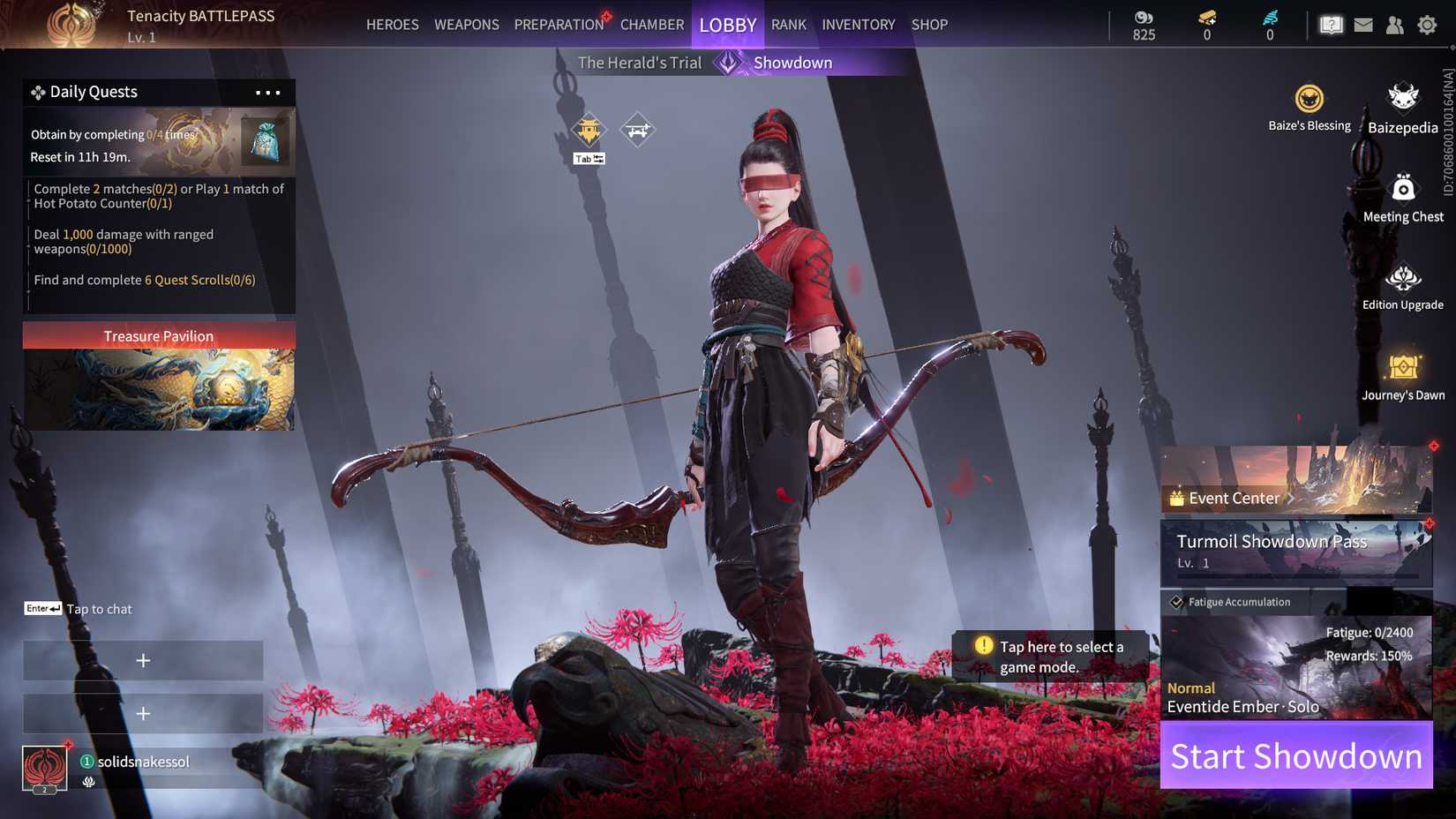Viewport: 1456px width, 819px height.
Task: Open the mail inbox
Action: pyautogui.click(x=1362, y=24)
